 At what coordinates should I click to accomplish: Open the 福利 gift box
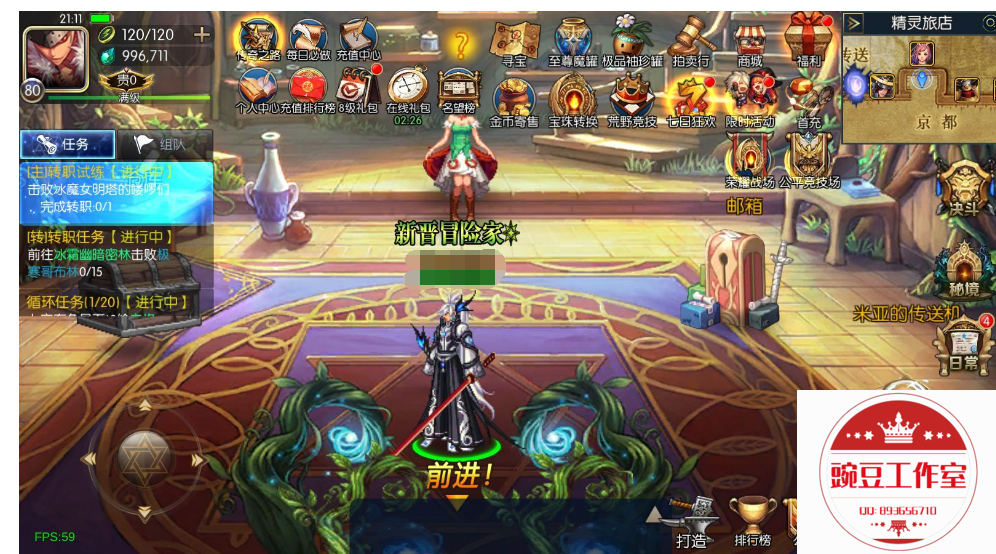[x=808, y=41]
